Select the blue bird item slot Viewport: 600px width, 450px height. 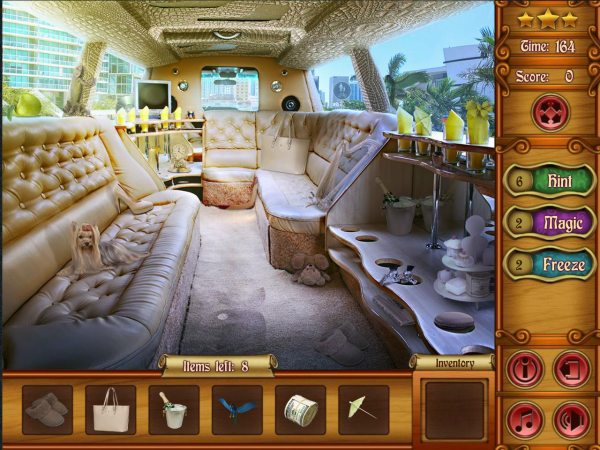click(237, 410)
